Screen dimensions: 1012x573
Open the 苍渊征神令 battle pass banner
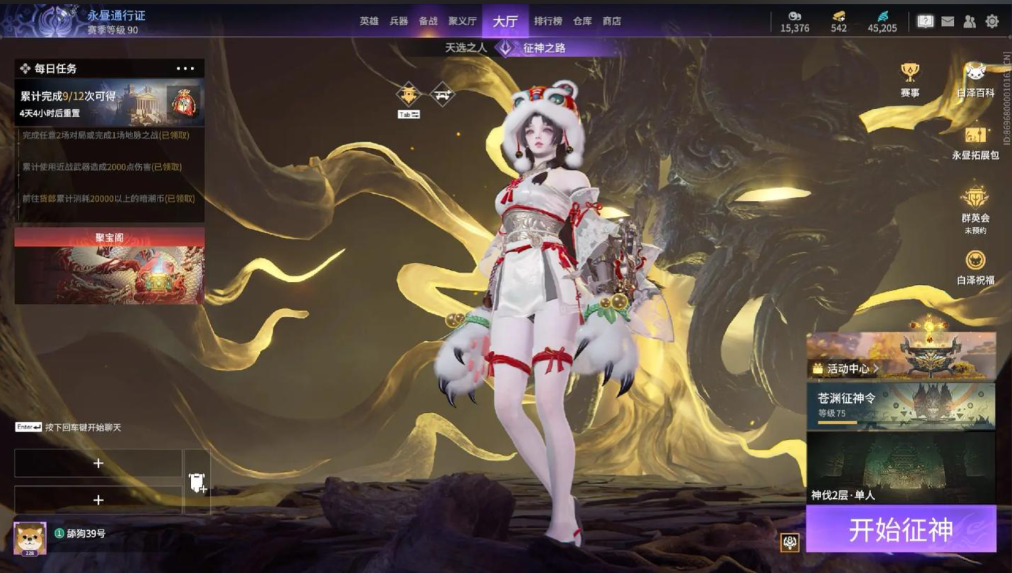[x=900, y=405]
